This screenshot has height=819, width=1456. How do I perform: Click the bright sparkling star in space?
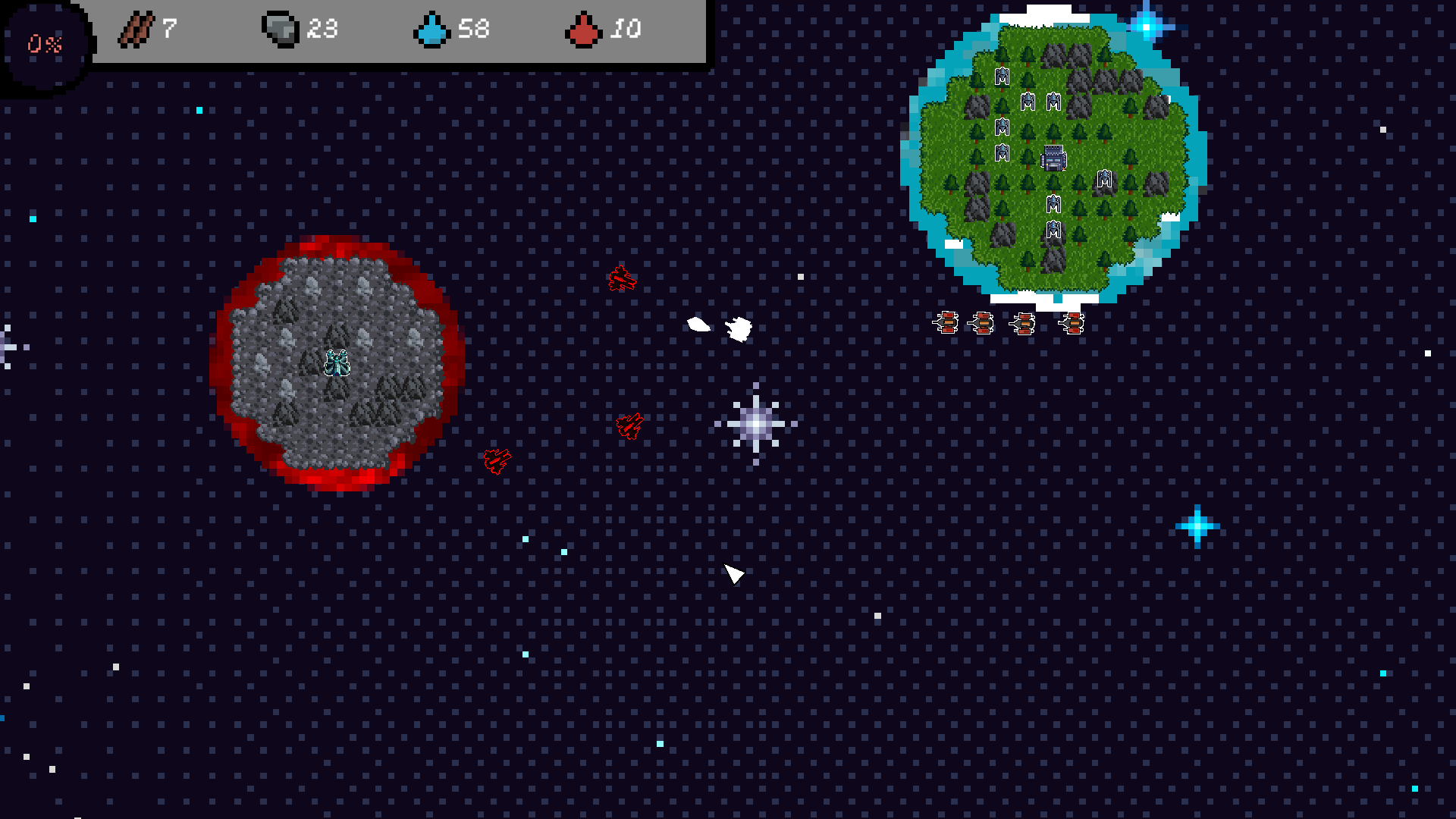pyautogui.click(x=755, y=425)
